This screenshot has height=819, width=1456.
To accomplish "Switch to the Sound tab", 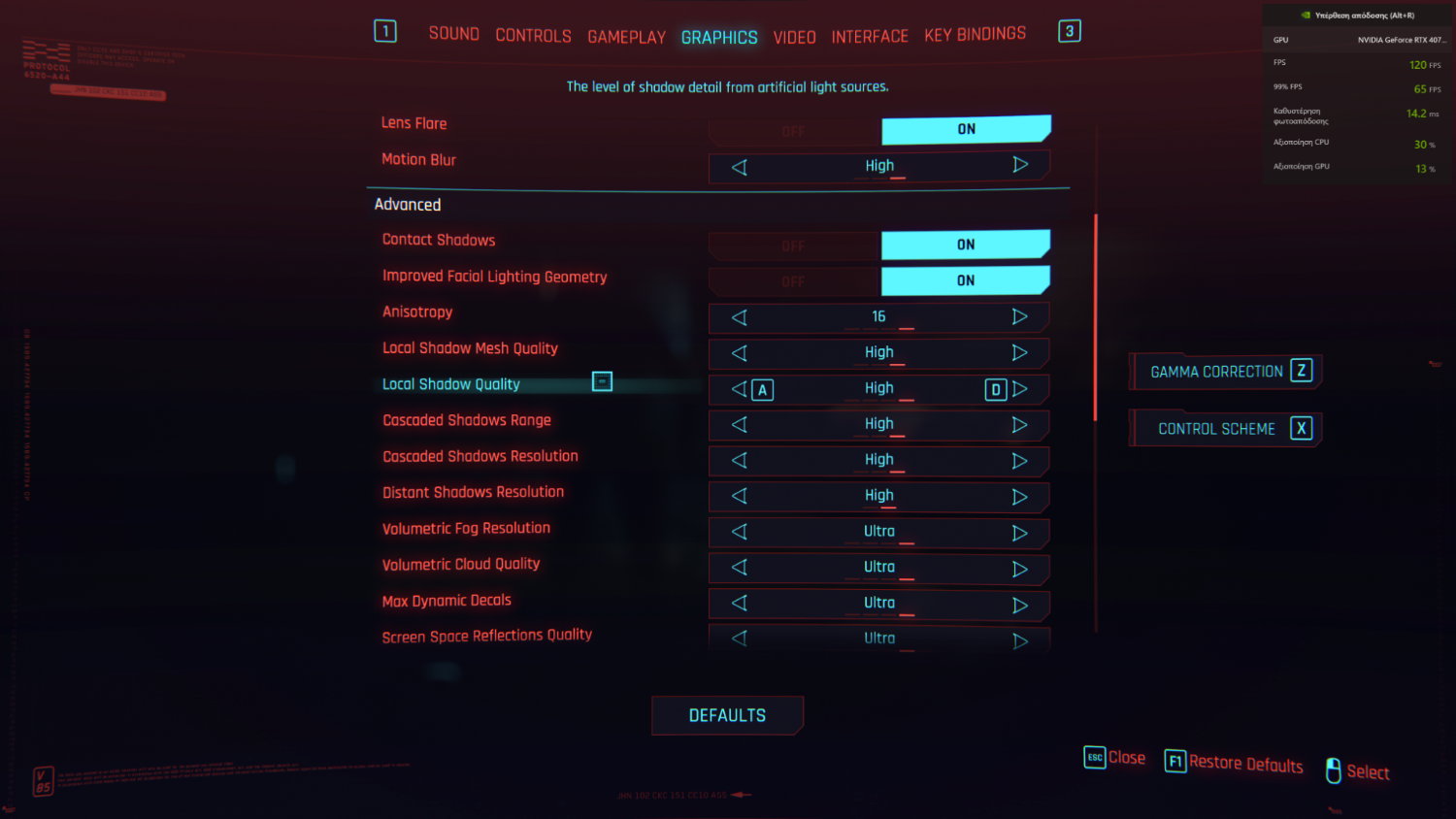I will (453, 34).
